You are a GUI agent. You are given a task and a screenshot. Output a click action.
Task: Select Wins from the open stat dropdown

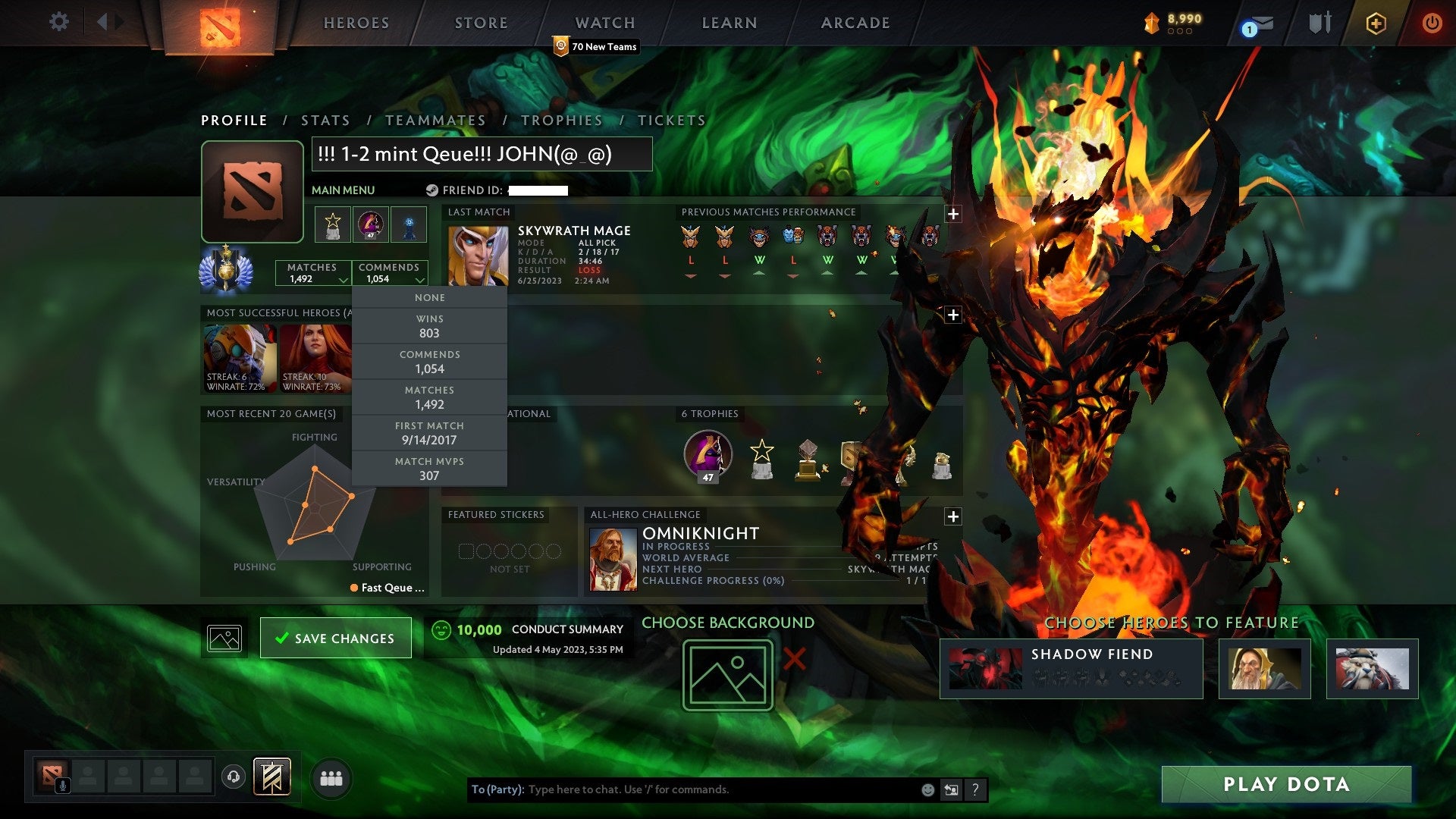[x=429, y=326]
